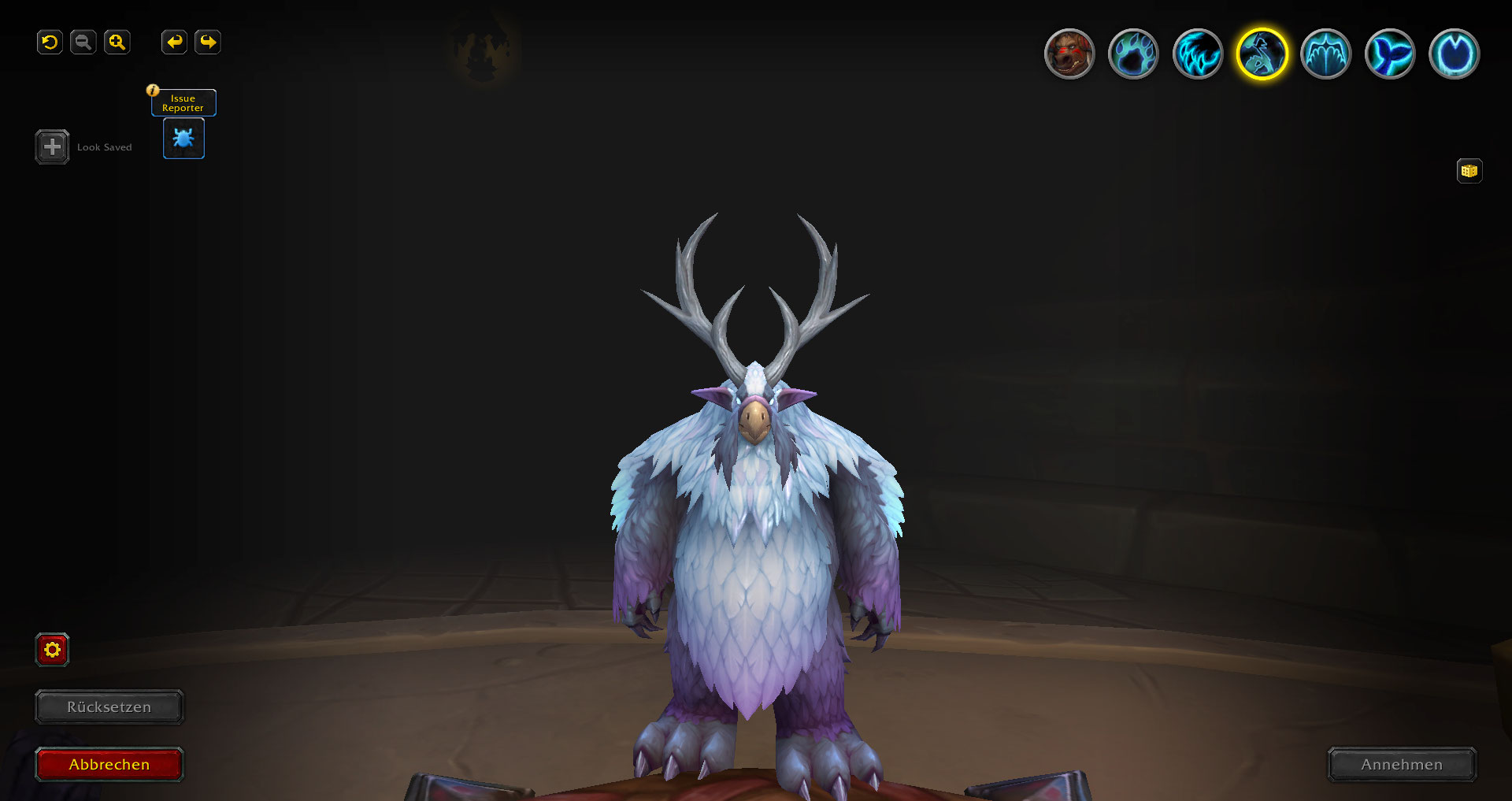Choose the hoof print travel form tab
The image size is (1512, 801).
(1454, 54)
